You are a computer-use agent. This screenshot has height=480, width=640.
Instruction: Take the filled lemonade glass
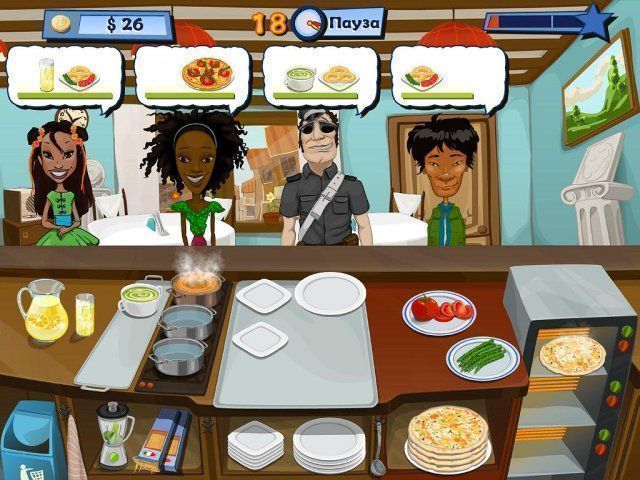[x=85, y=314]
